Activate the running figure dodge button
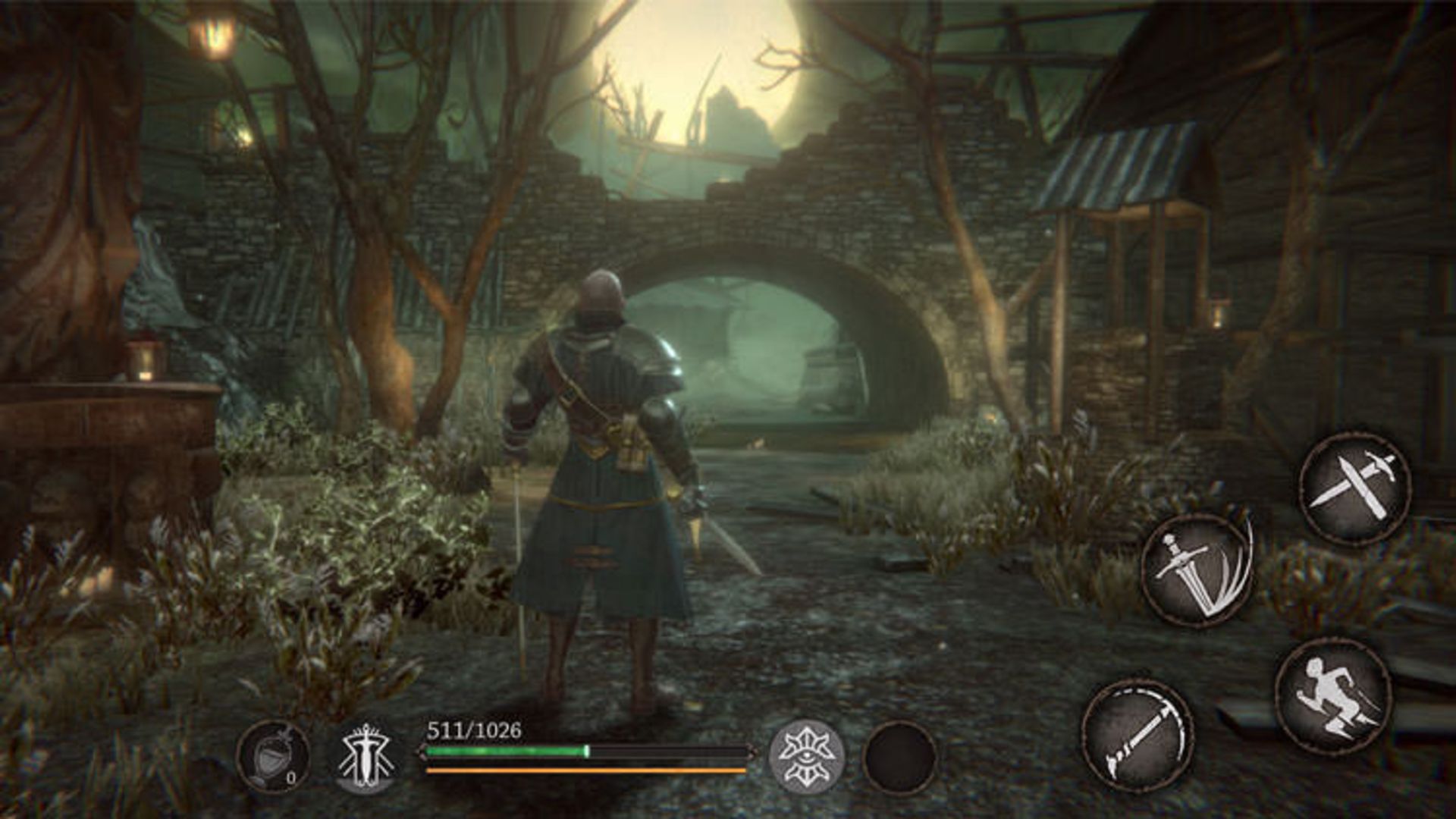The width and height of the screenshot is (1456, 819). (x=1332, y=696)
